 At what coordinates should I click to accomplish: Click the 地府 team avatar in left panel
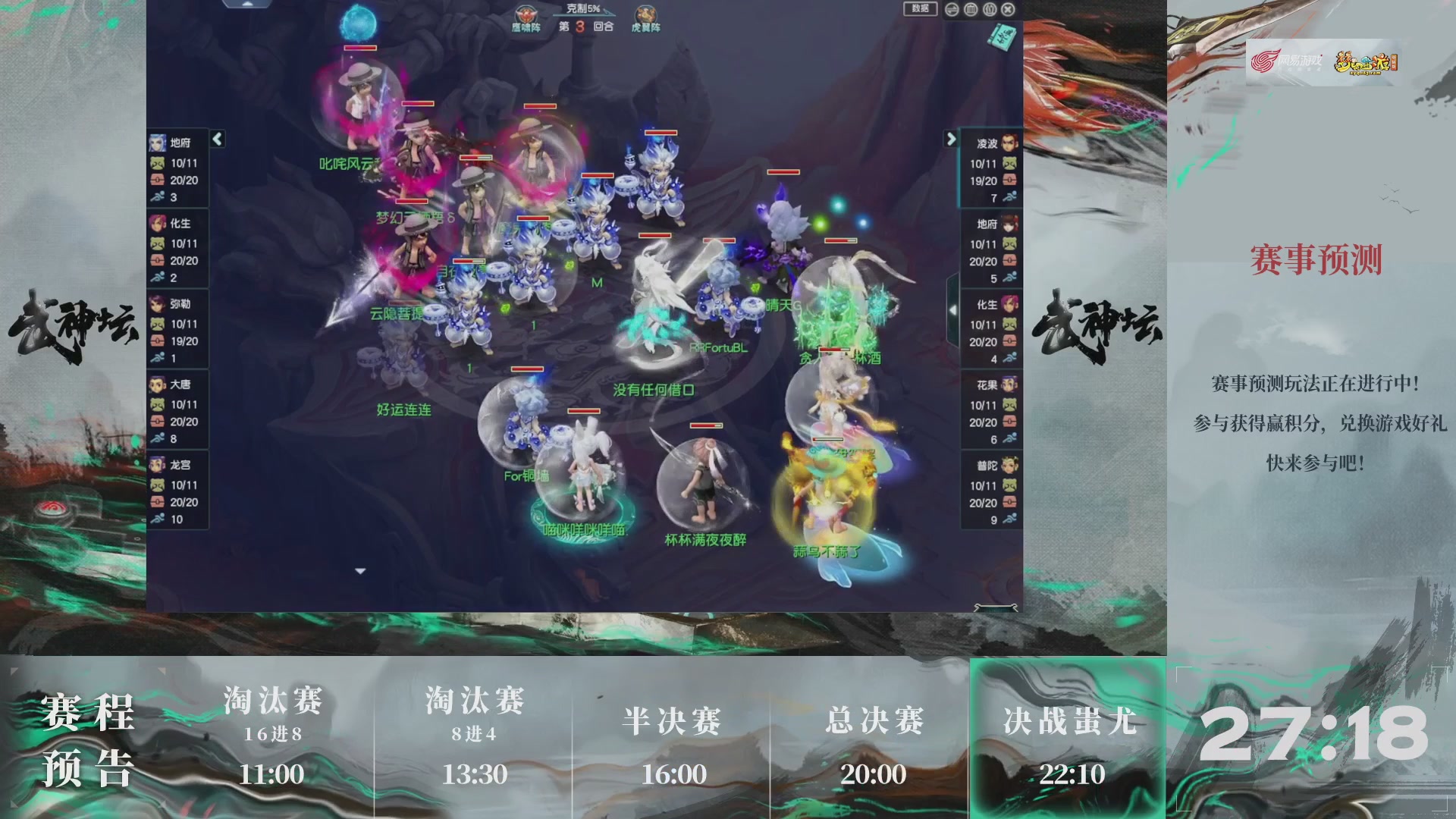(159, 143)
